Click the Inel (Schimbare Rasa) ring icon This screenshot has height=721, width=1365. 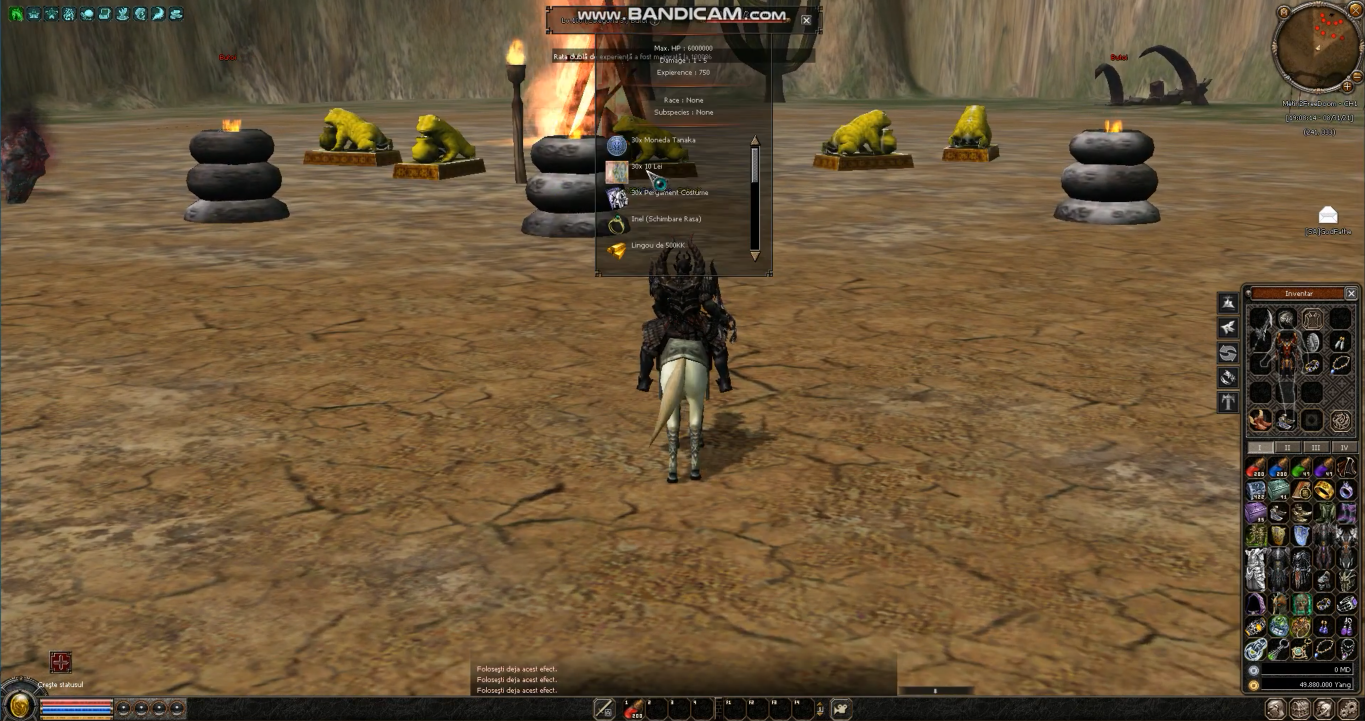tap(615, 219)
